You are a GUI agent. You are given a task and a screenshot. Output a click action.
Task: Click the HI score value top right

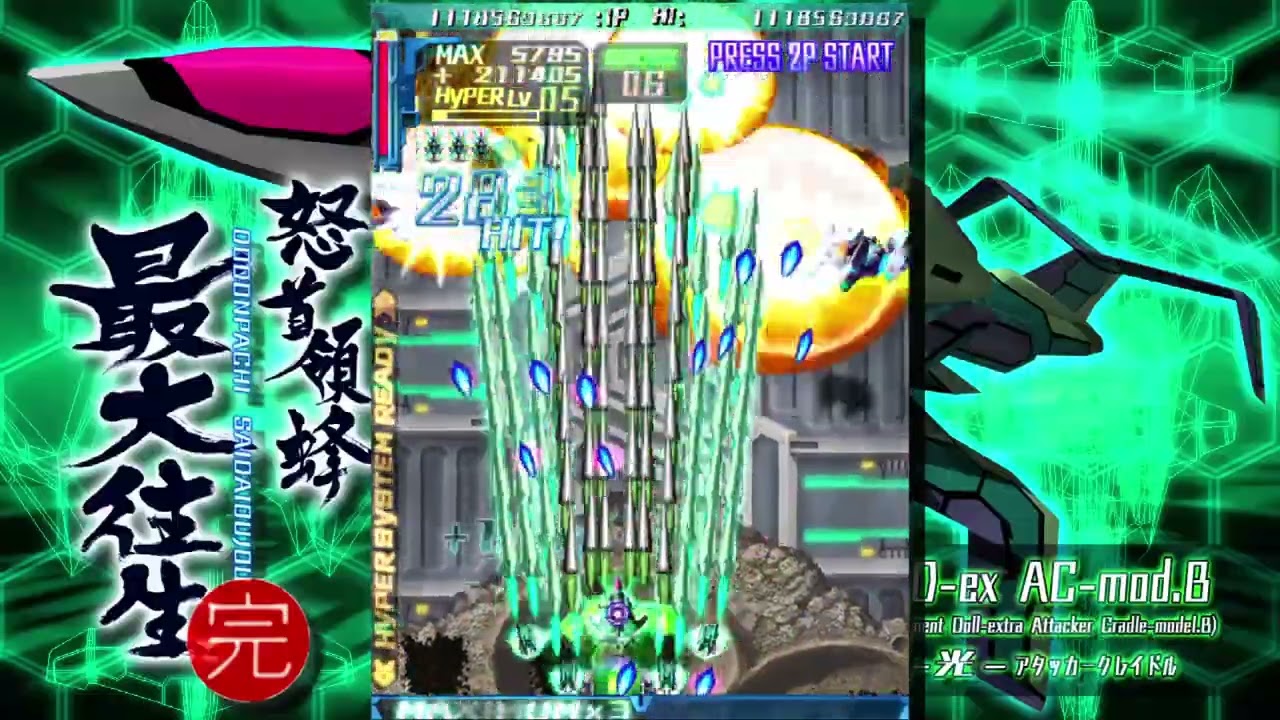click(832, 16)
